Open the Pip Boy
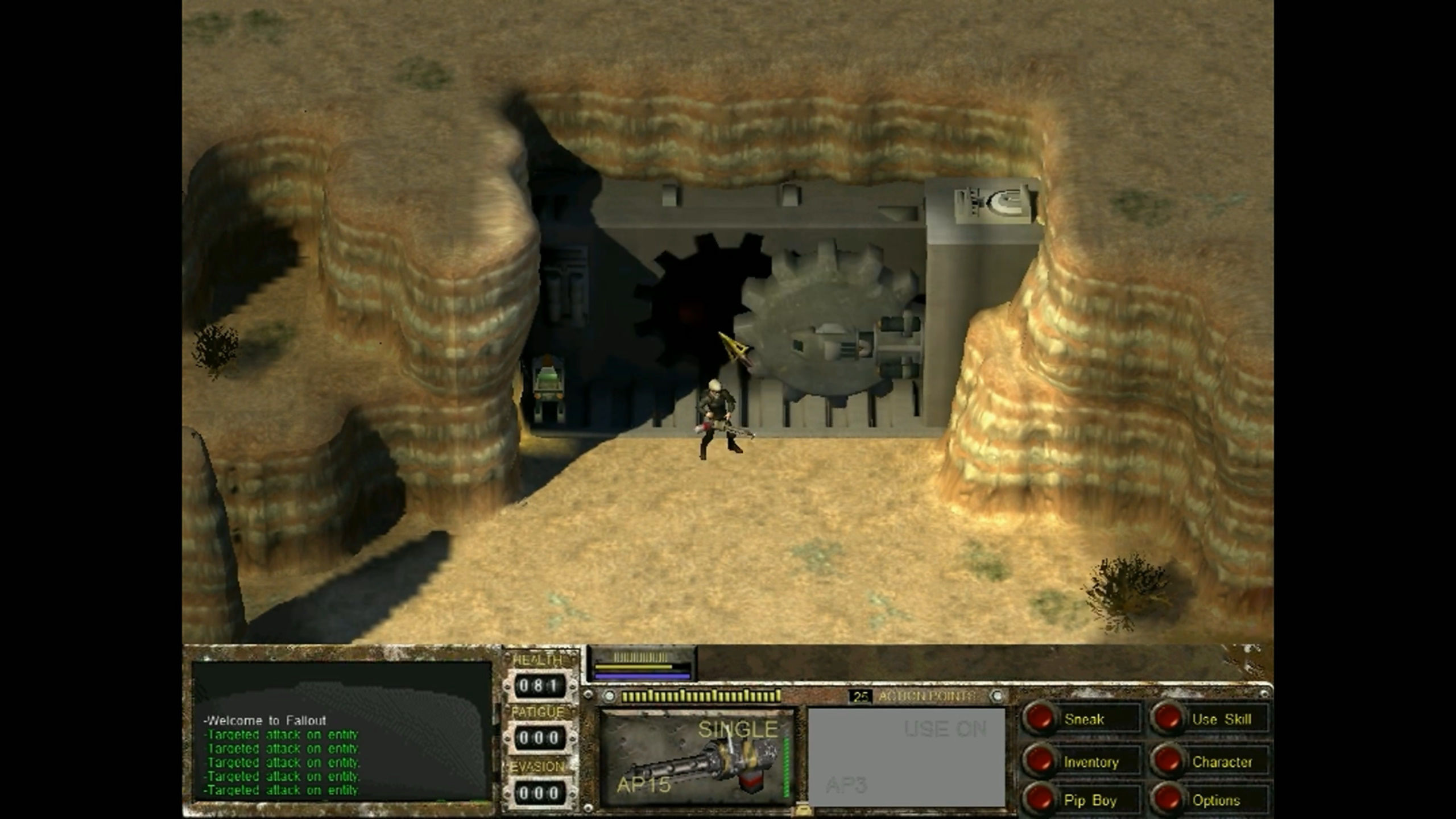Image resolution: width=1456 pixels, height=819 pixels. (1040, 800)
